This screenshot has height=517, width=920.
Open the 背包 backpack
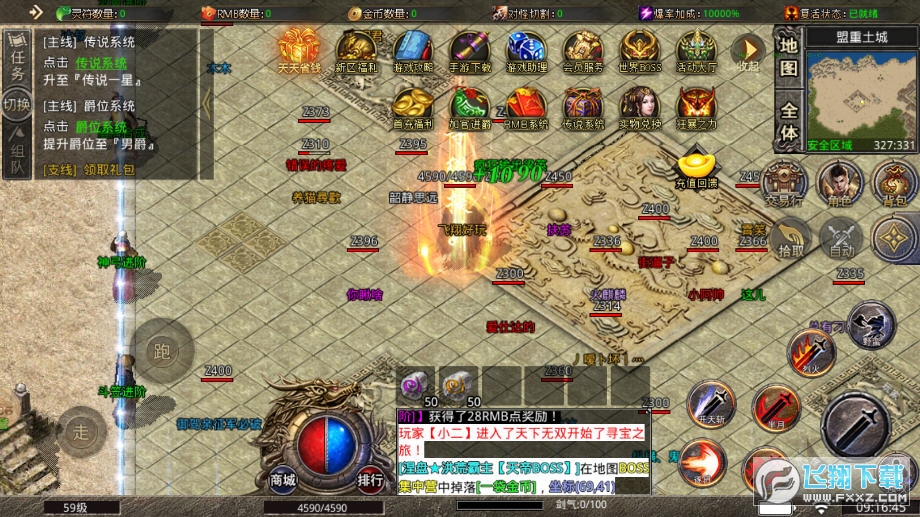(x=894, y=183)
